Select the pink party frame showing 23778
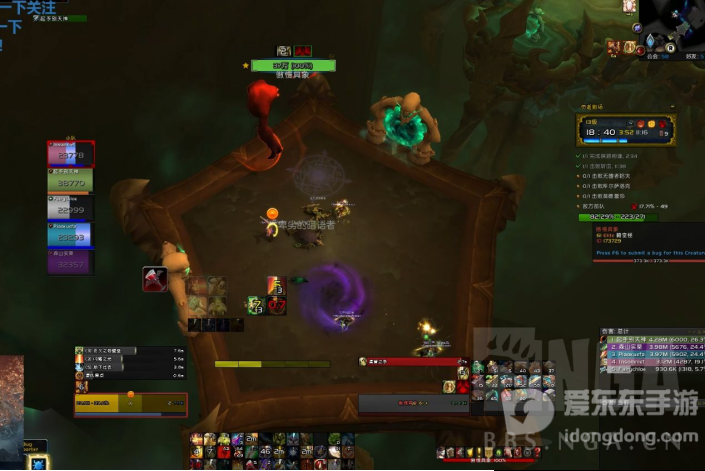Screen dimensions: 705x471 point(70,153)
